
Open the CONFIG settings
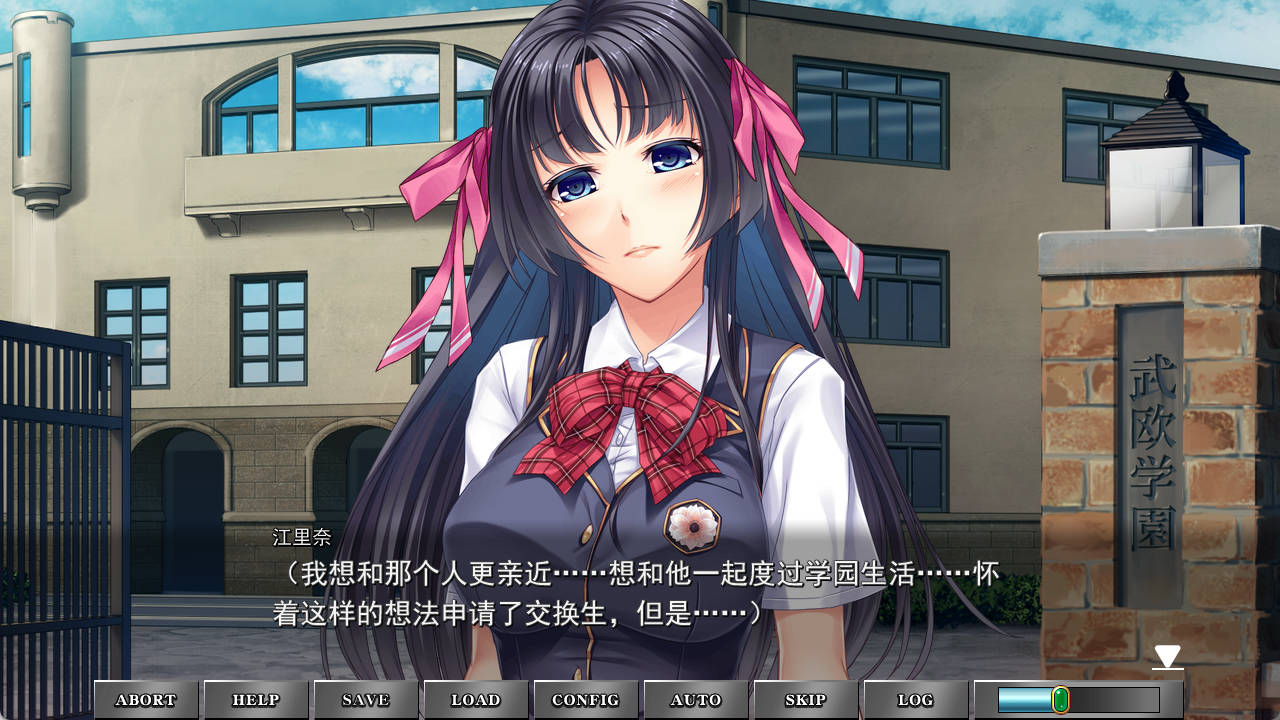[x=586, y=700]
